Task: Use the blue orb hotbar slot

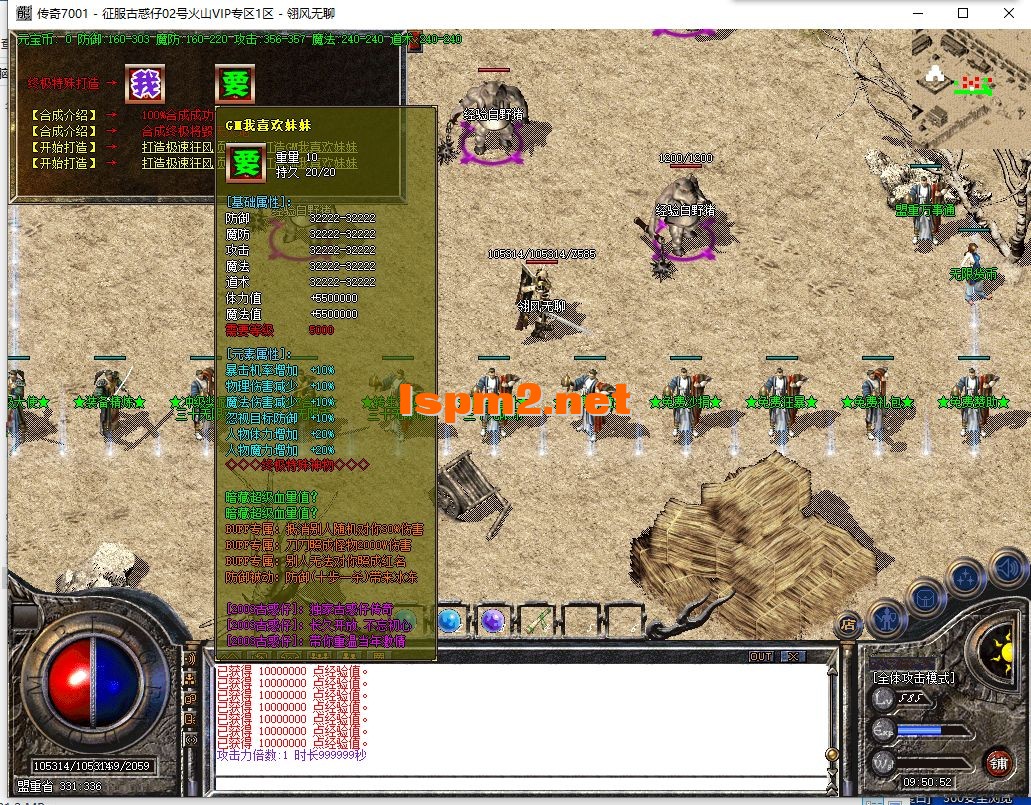Action: click(x=449, y=621)
